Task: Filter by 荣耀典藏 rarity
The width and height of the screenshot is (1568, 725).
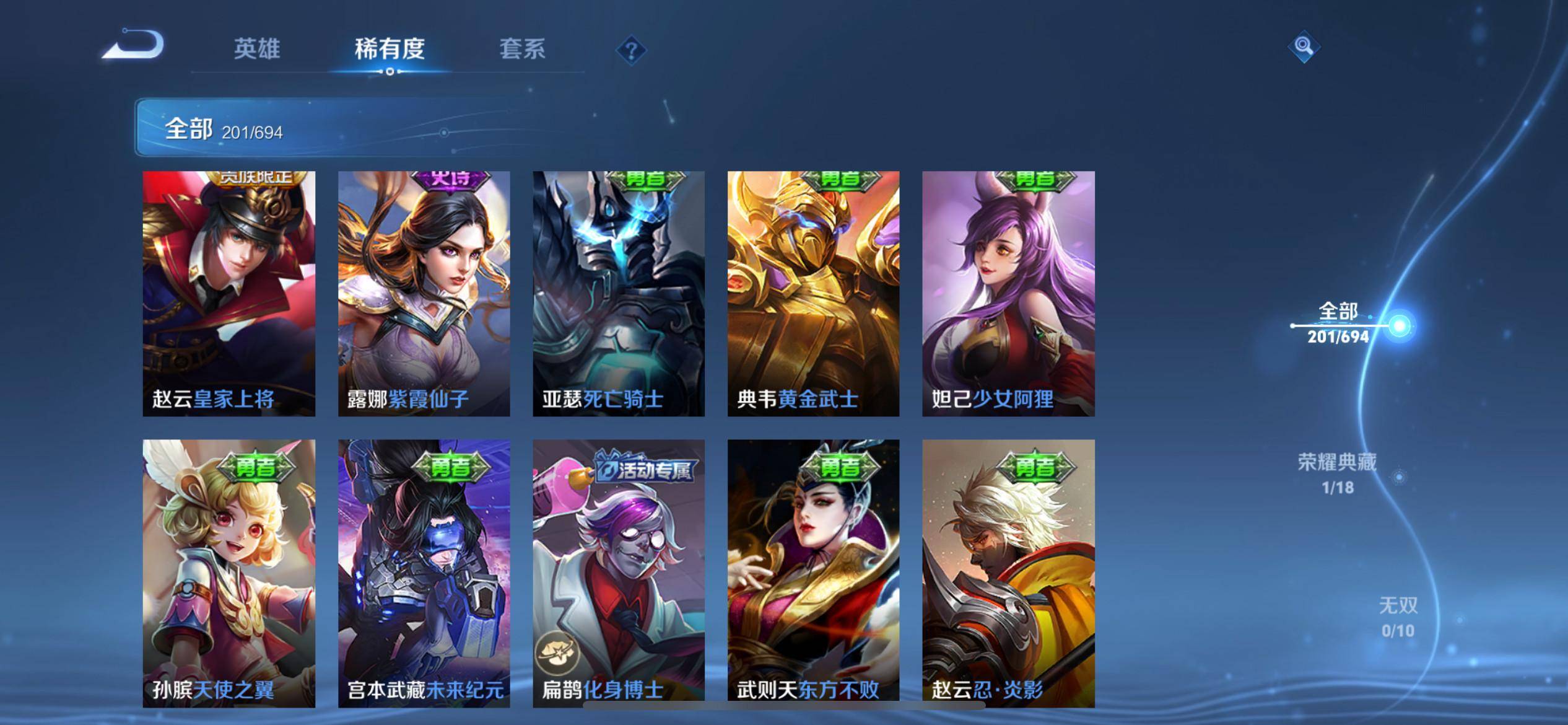Action: pos(1337,473)
